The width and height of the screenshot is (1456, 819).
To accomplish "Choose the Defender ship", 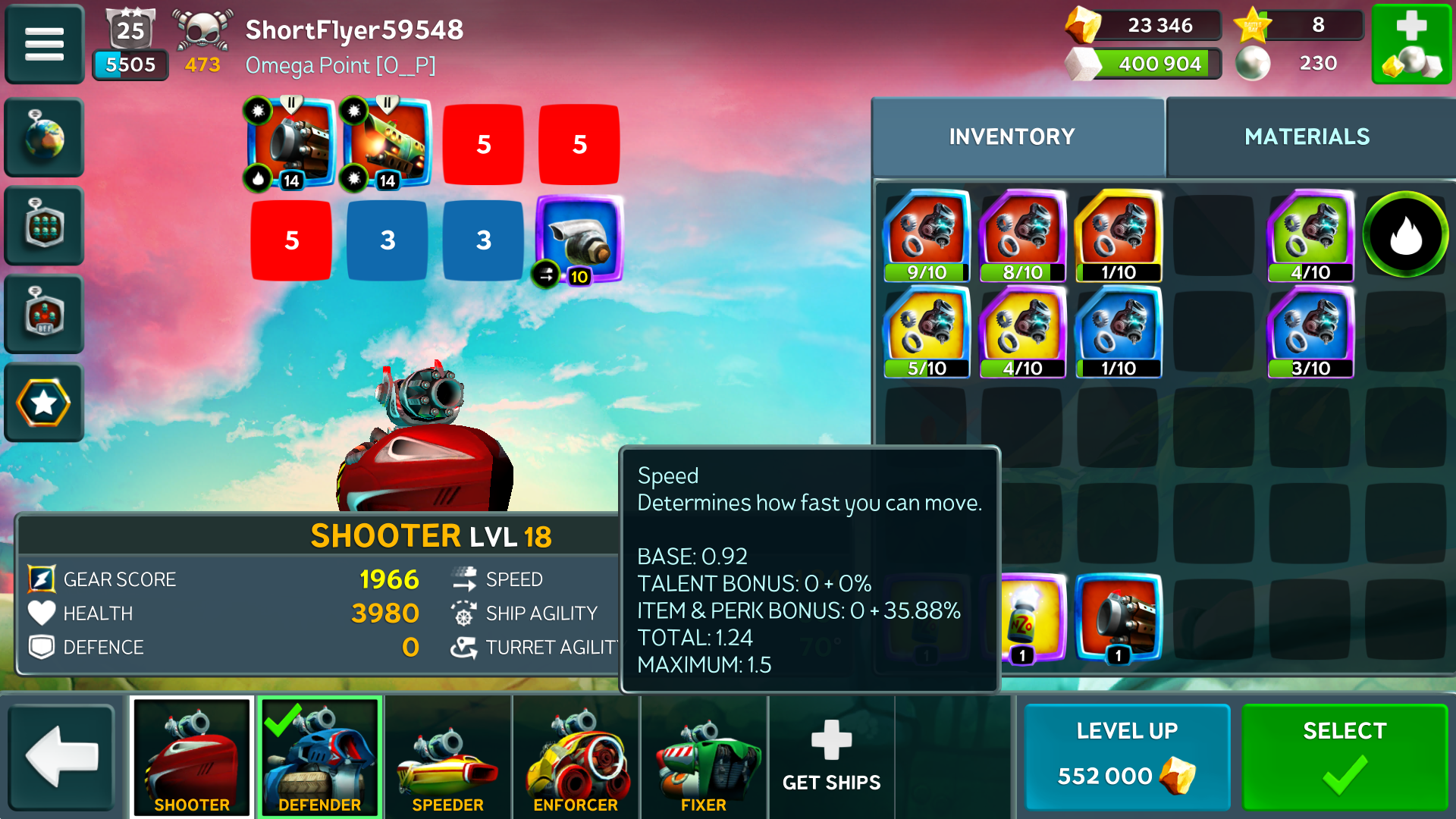I will (319, 757).
